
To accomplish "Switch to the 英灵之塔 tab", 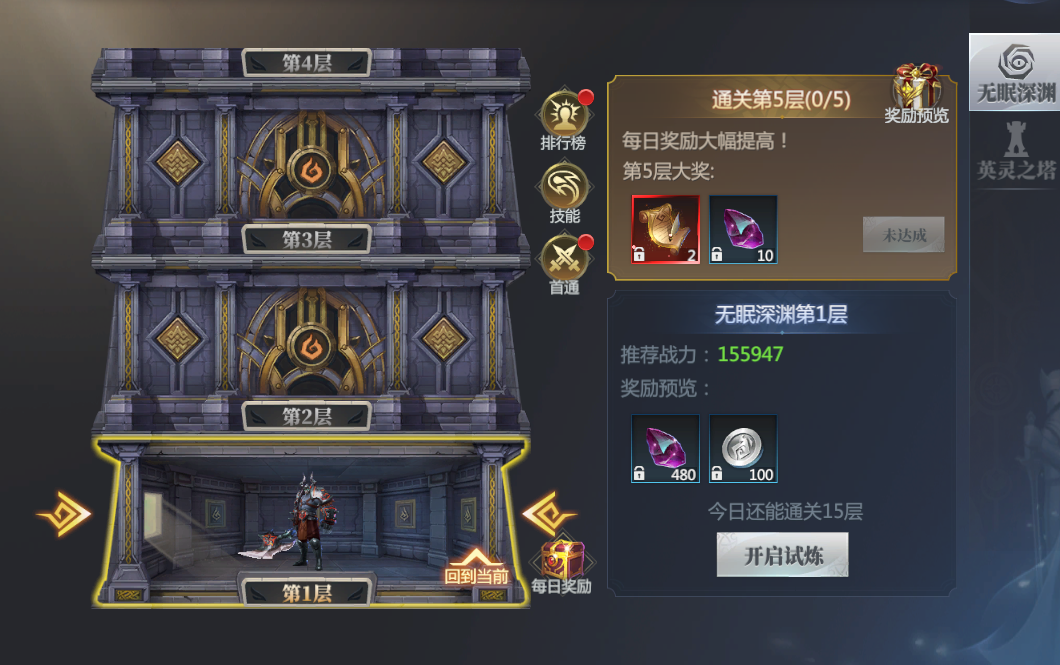I will 1015,150.
